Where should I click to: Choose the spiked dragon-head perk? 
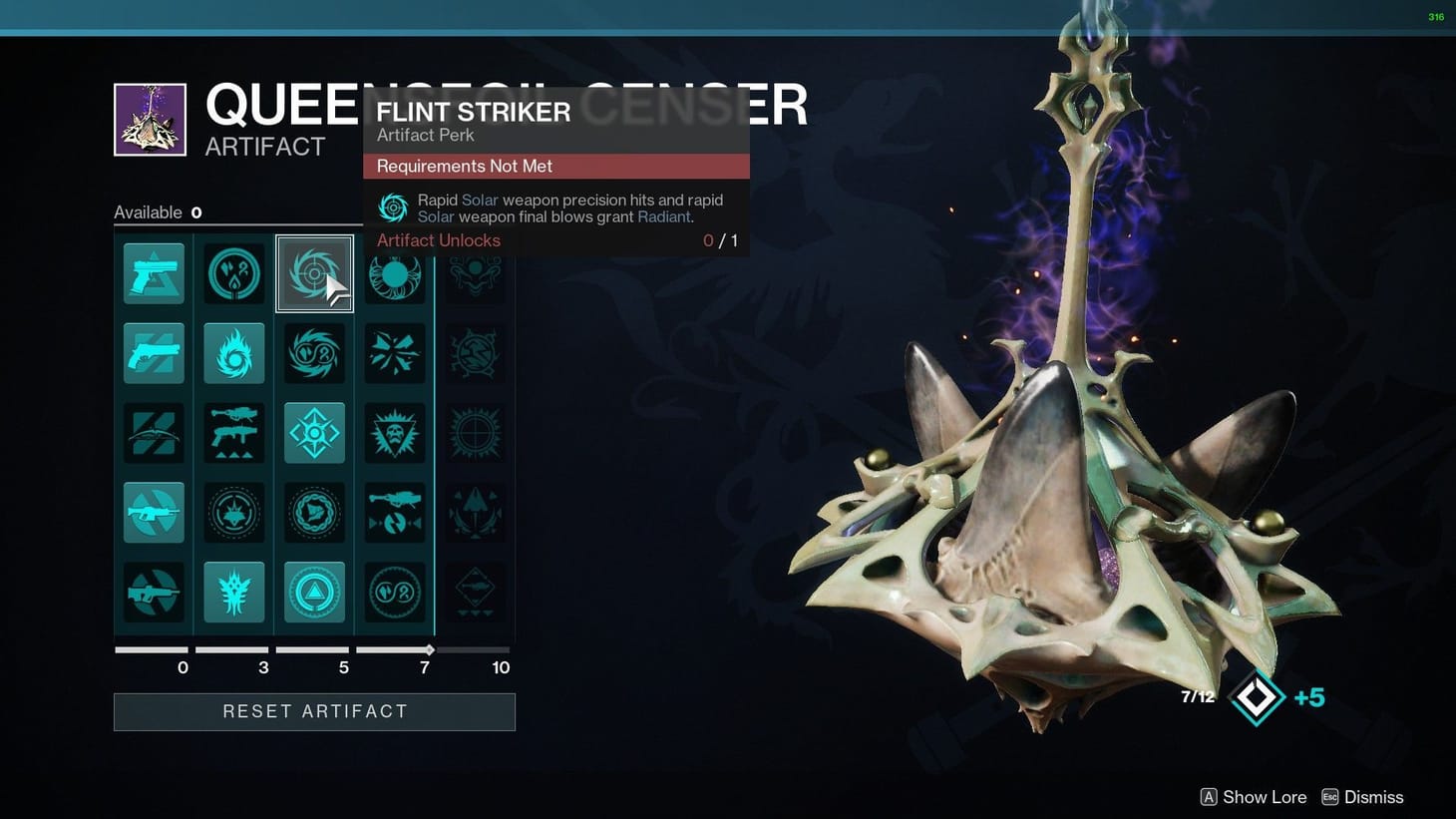point(234,593)
